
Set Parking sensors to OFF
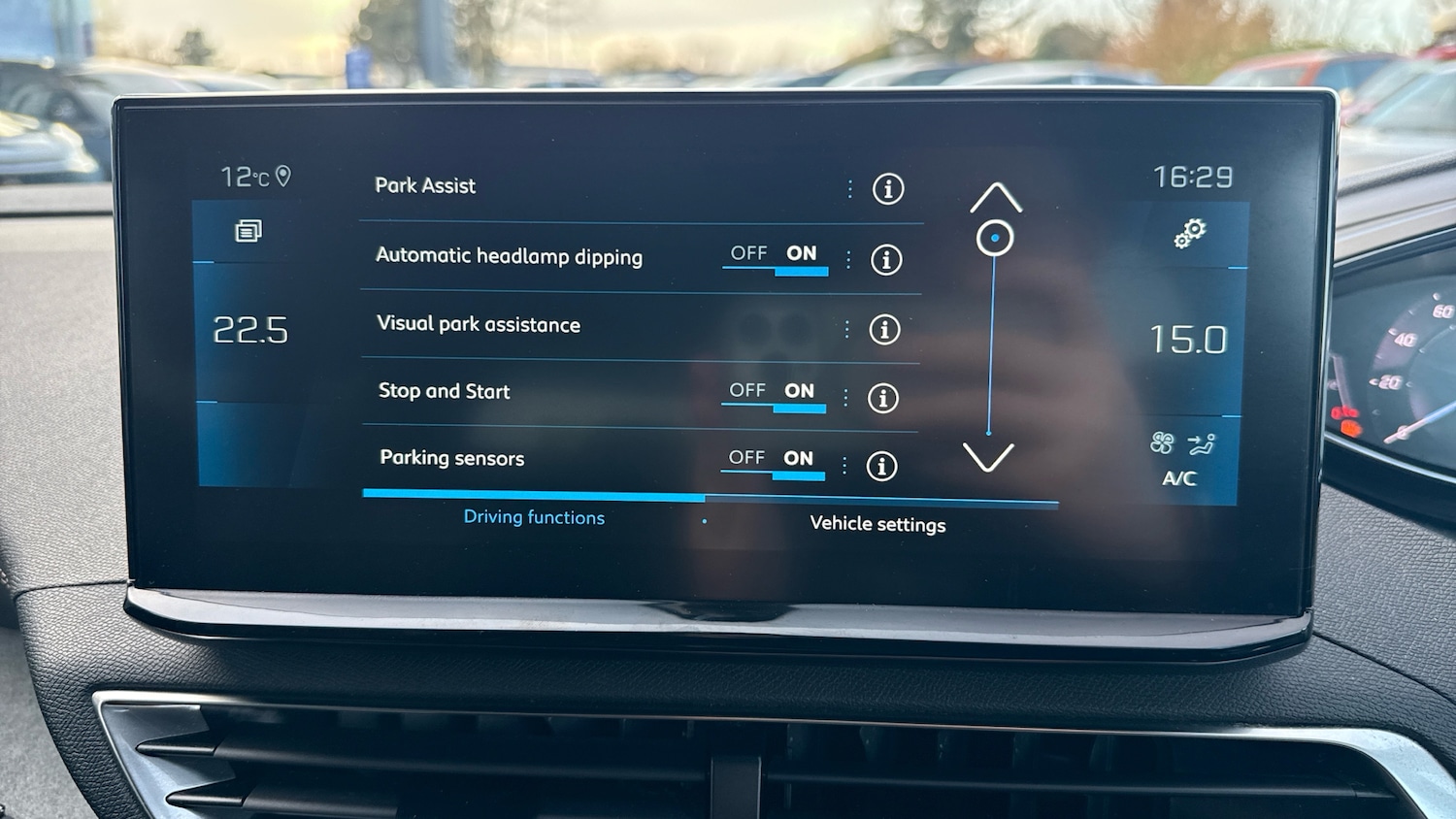click(745, 458)
